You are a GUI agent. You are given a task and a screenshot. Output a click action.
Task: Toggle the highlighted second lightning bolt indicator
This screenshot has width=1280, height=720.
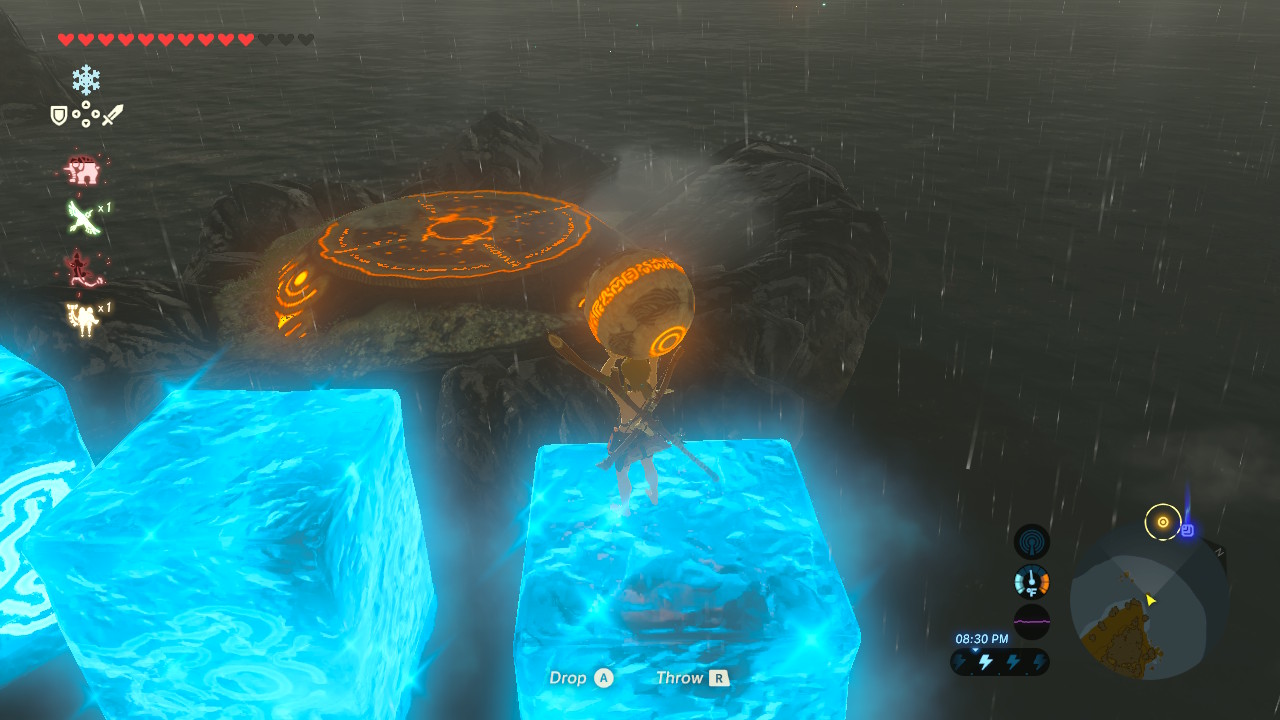pyautogui.click(x=985, y=661)
